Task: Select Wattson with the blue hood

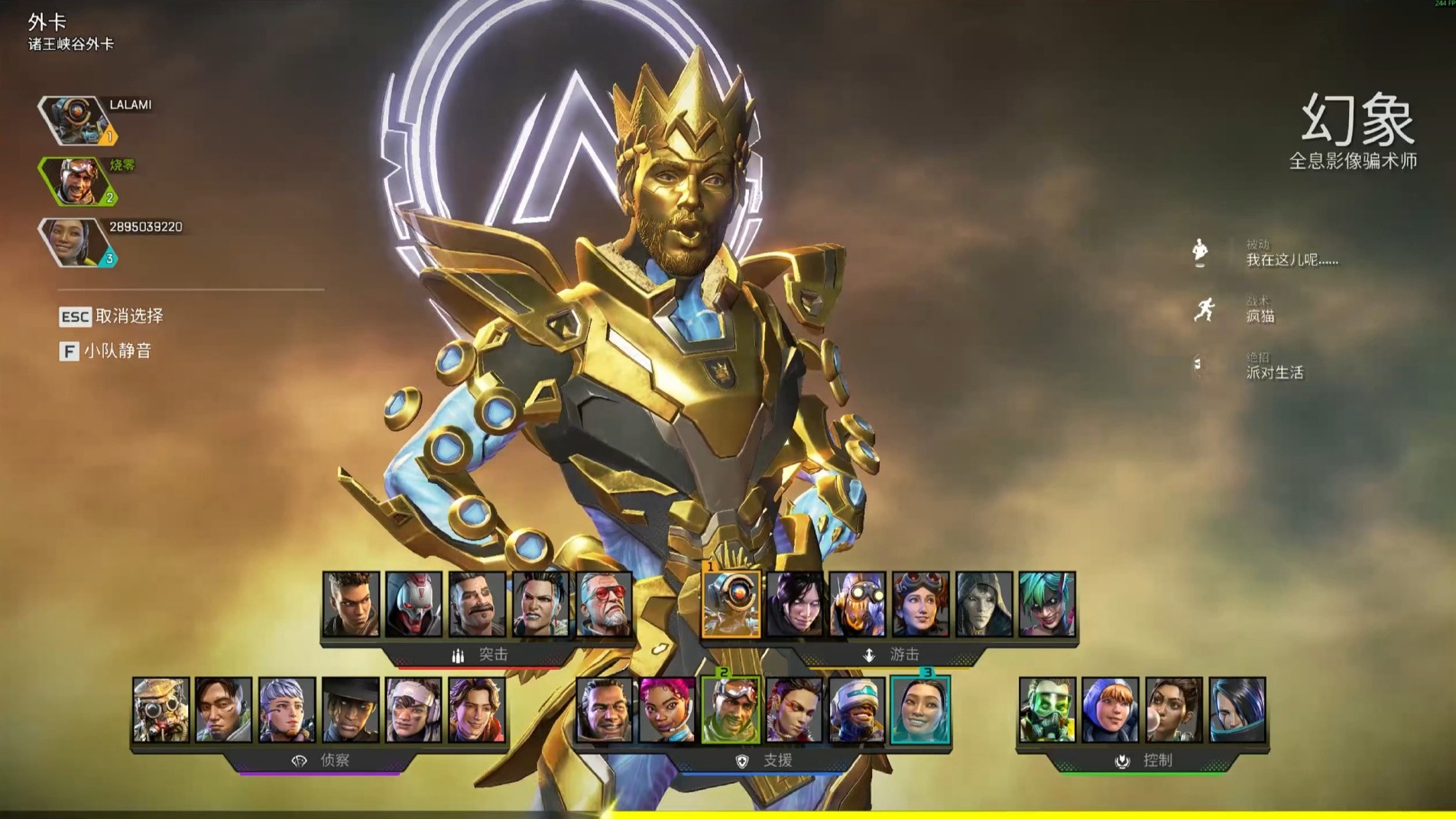Action: 1111,710
